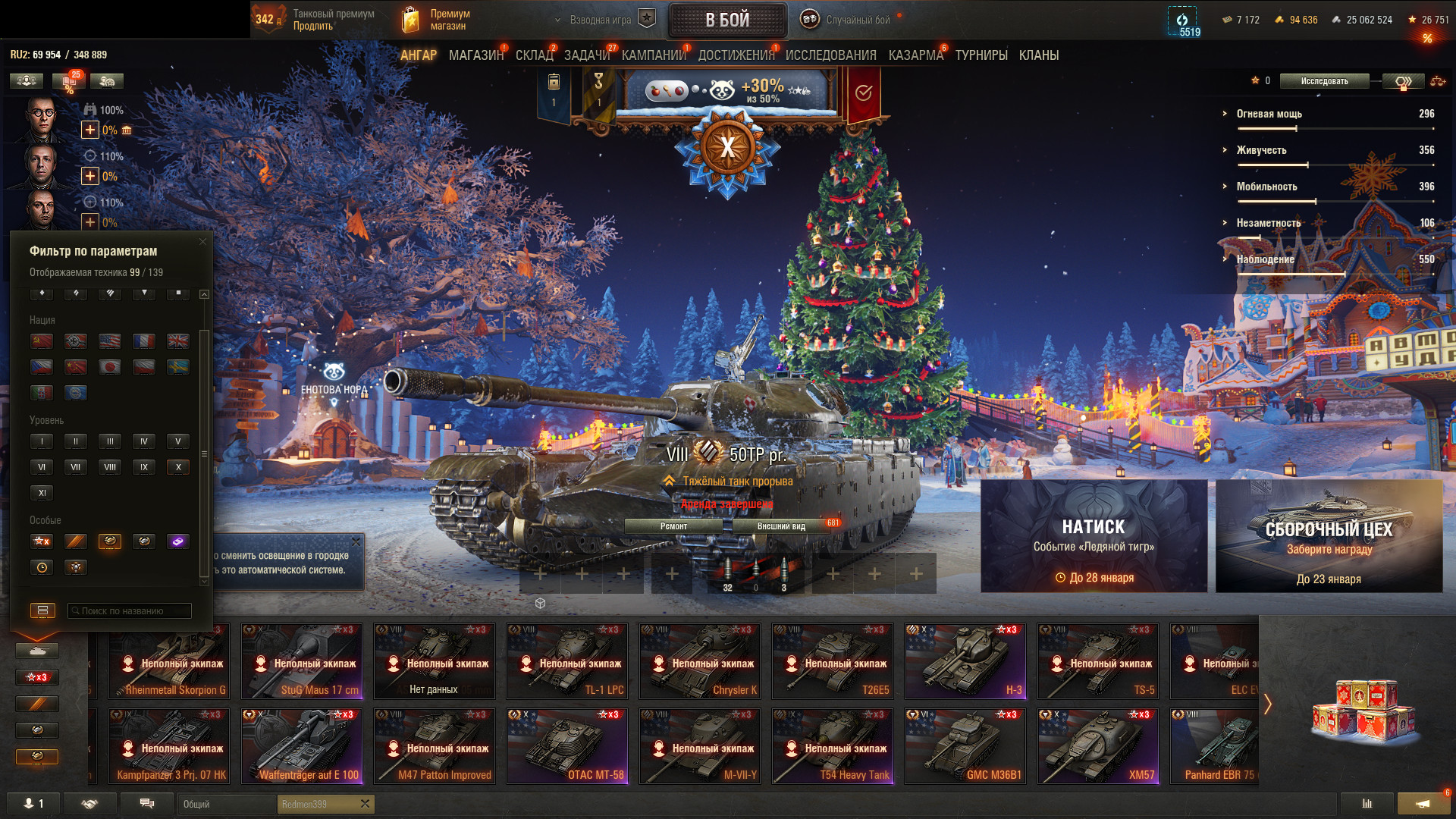Click the vehicle name search field
The height and width of the screenshot is (819, 1456).
click(x=129, y=610)
